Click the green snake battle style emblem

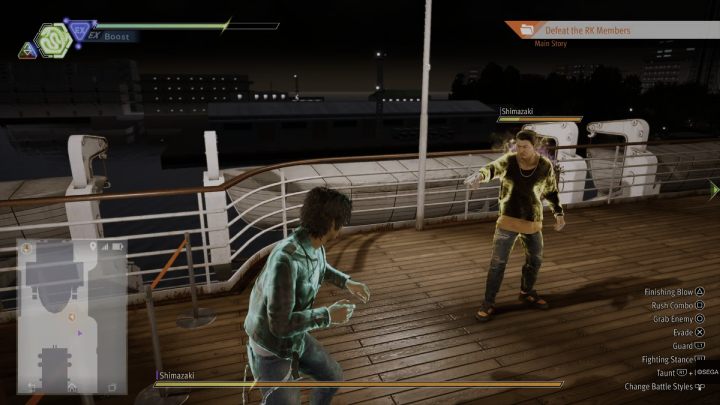click(x=53, y=40)
